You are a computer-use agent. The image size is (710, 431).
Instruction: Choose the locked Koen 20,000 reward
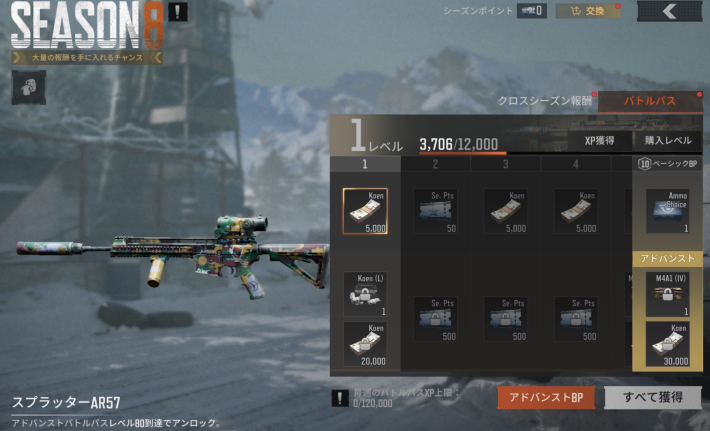(x=365, y=343)
